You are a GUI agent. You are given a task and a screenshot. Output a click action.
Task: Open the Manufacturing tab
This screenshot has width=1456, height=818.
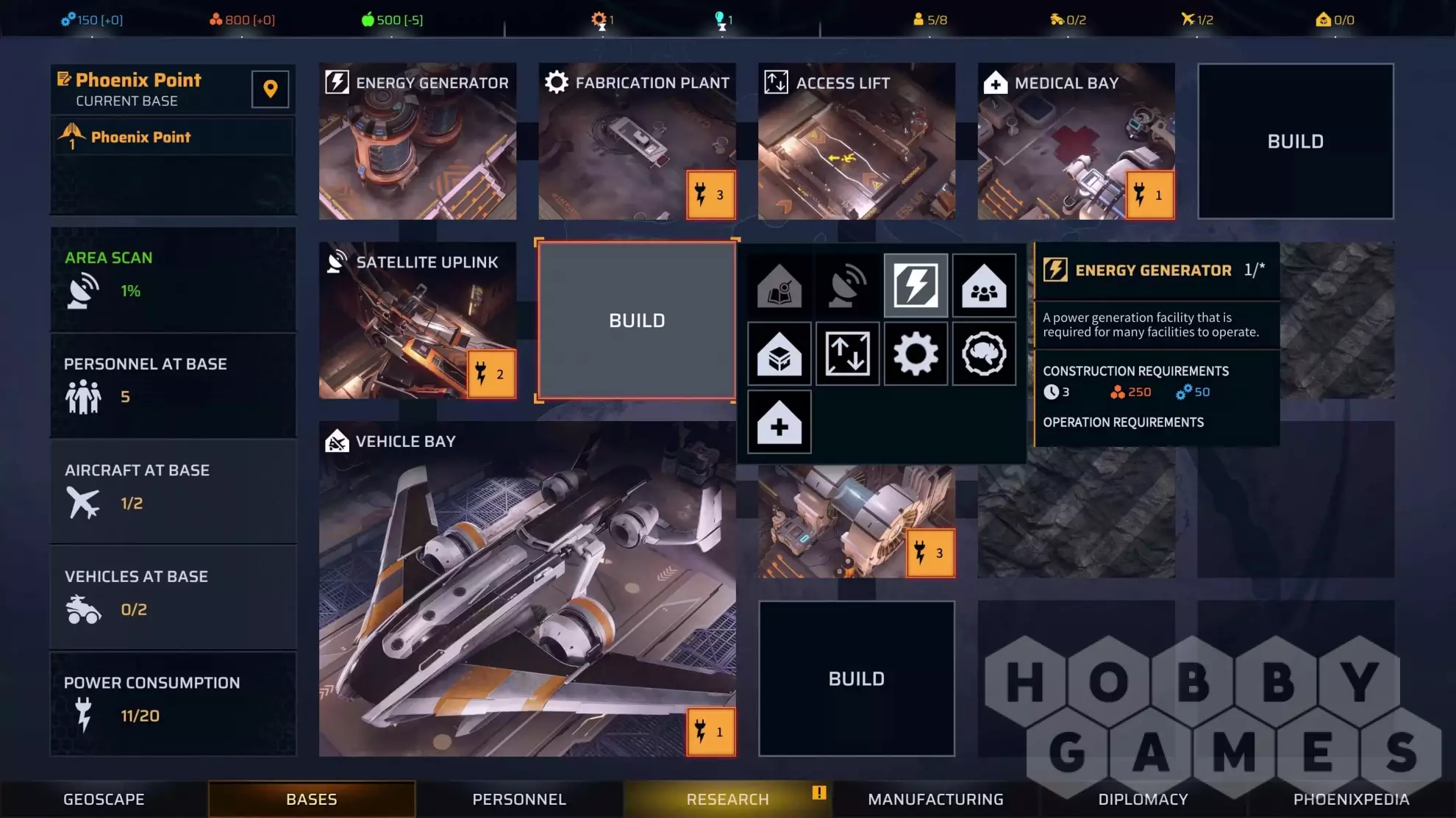[x=935, y=799]
